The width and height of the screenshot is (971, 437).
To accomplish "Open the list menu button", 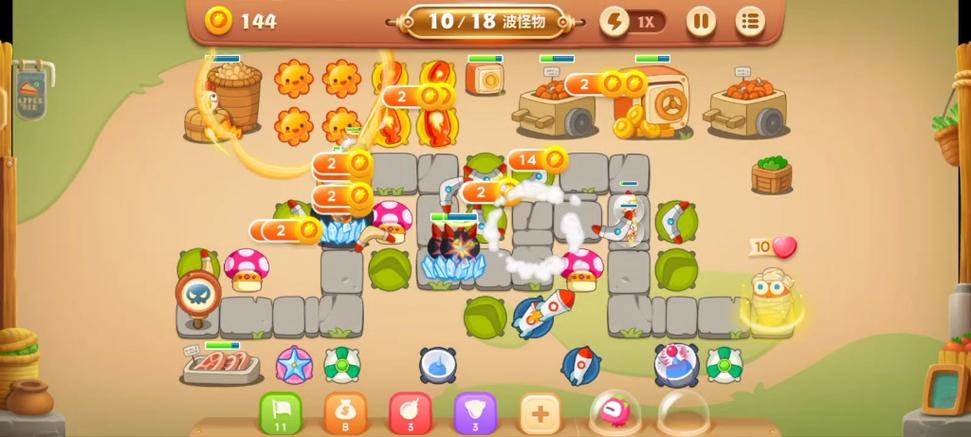I will pos(750,21).
